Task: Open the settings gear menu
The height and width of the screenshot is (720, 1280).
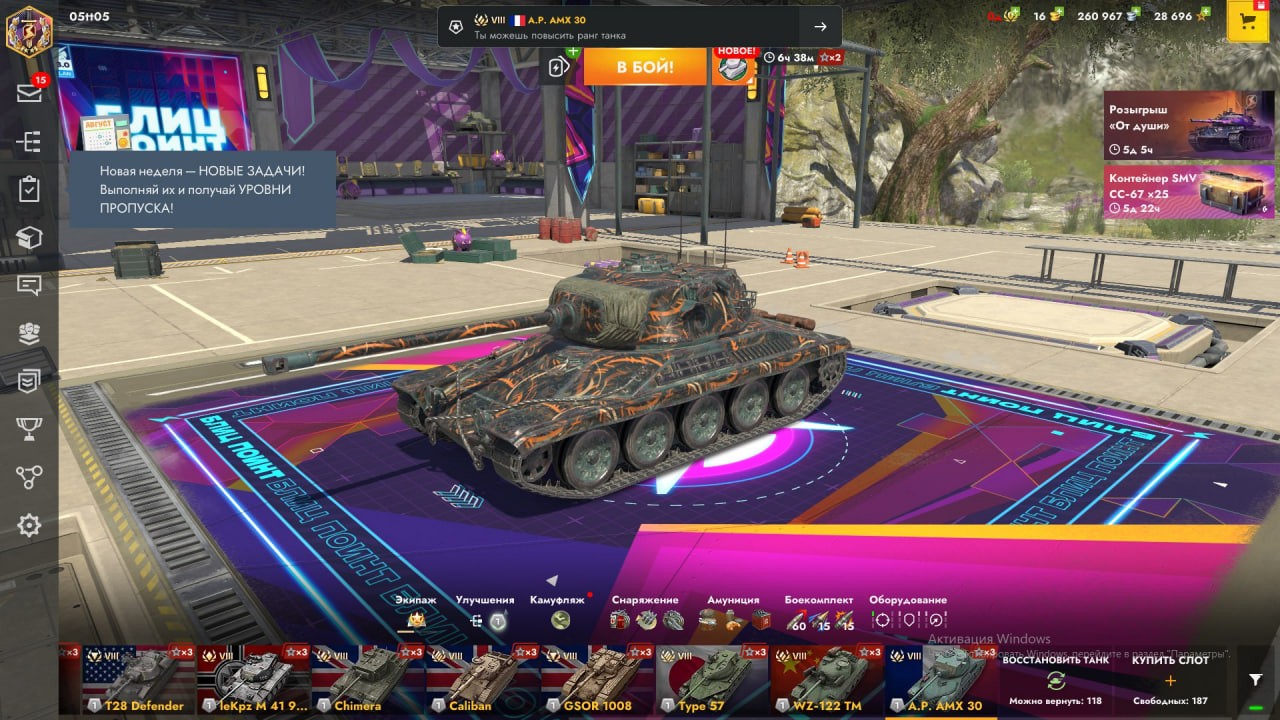Action: tap(29, 525)
